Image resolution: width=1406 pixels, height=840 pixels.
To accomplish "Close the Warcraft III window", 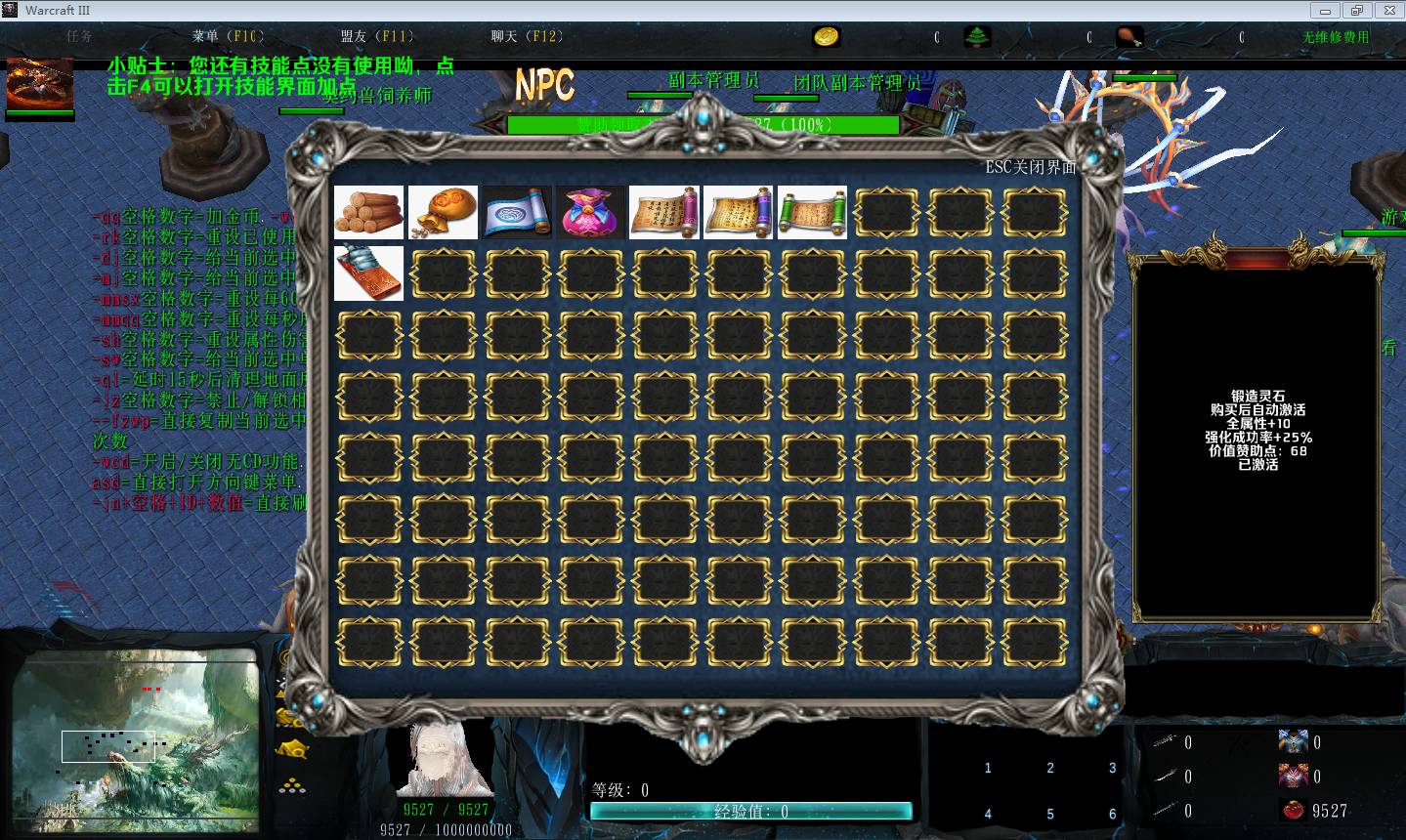I will click(1387, 10).
